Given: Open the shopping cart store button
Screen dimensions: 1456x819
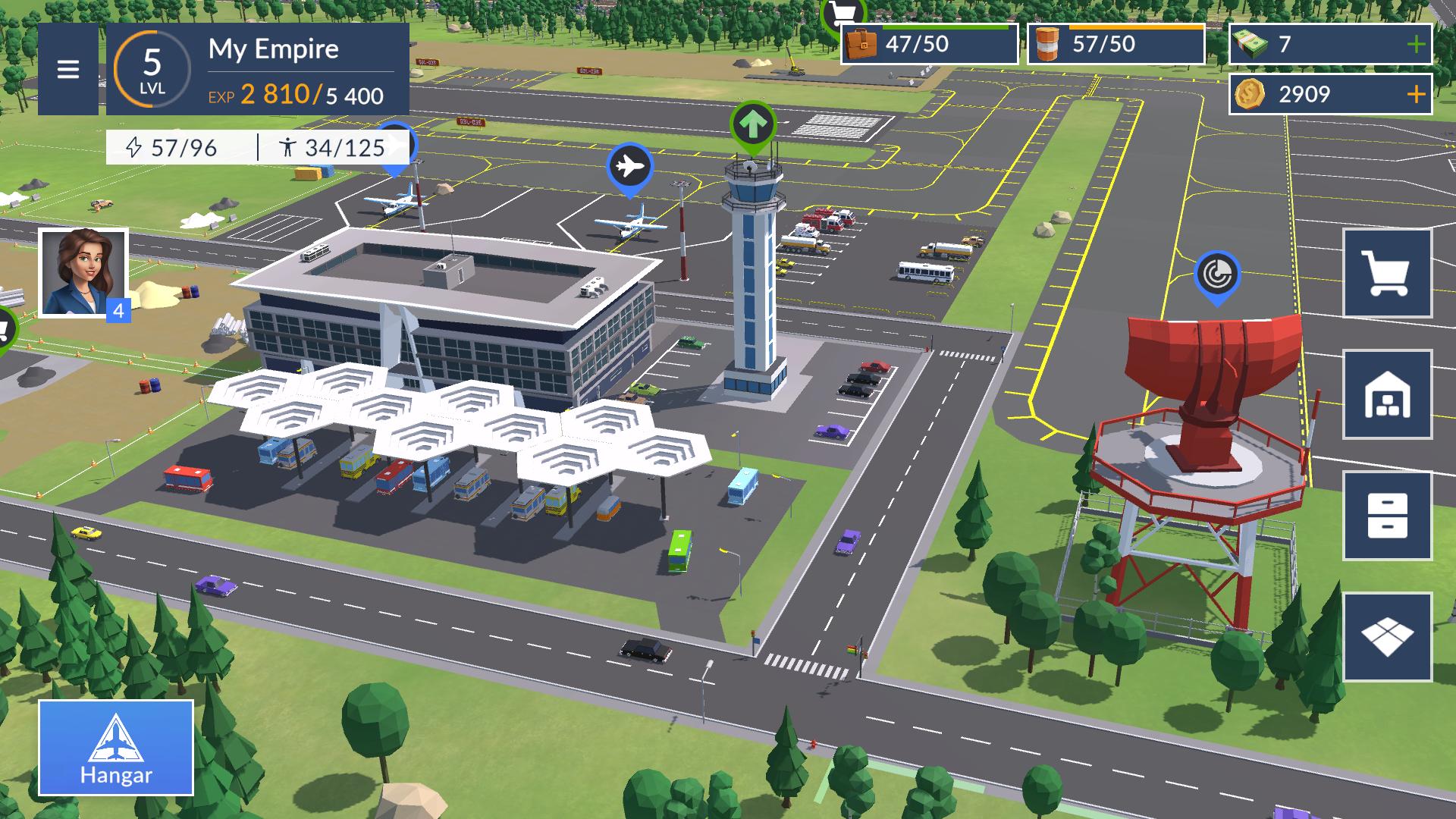Looking at the screenshot, I should coord(1387,273).
